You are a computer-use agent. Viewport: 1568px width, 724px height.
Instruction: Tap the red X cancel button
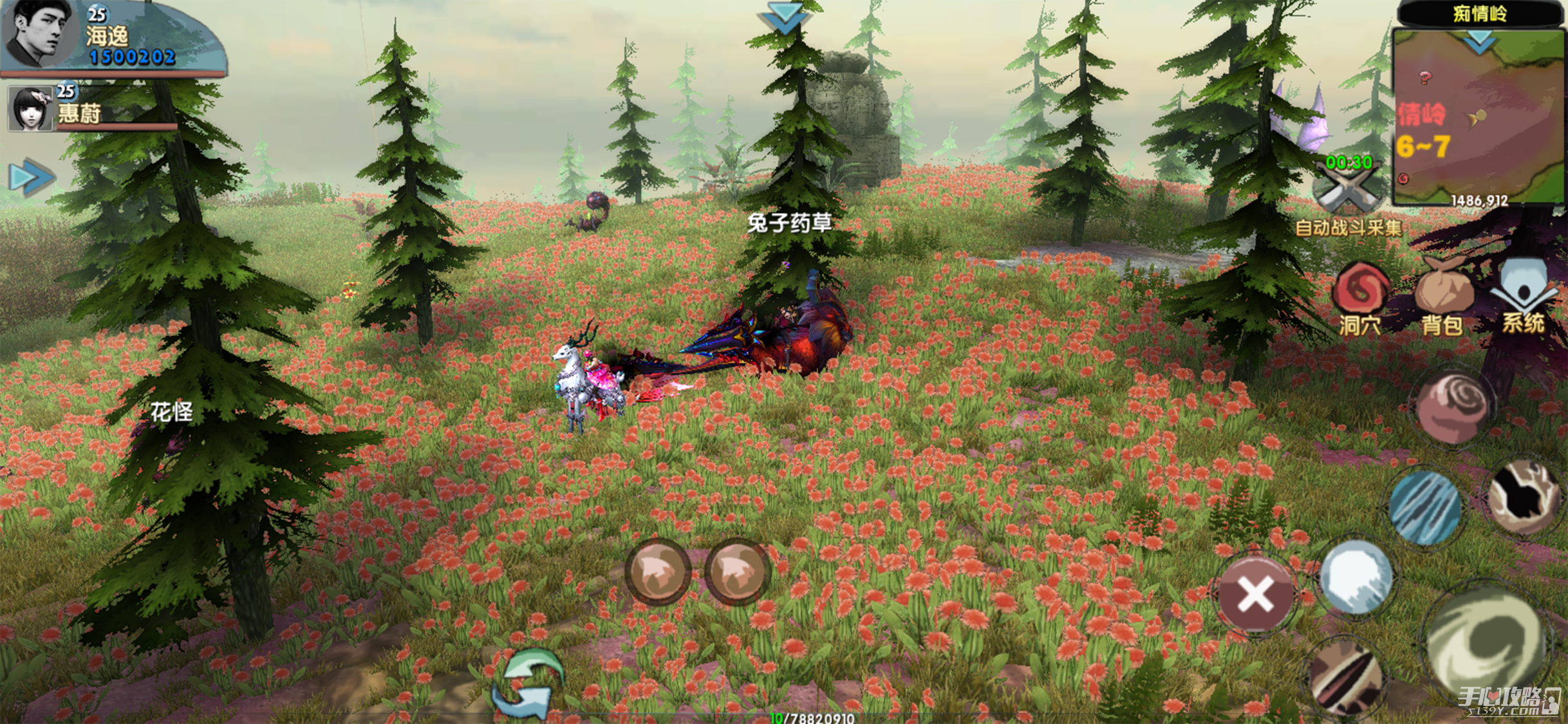coord(1255,594)
